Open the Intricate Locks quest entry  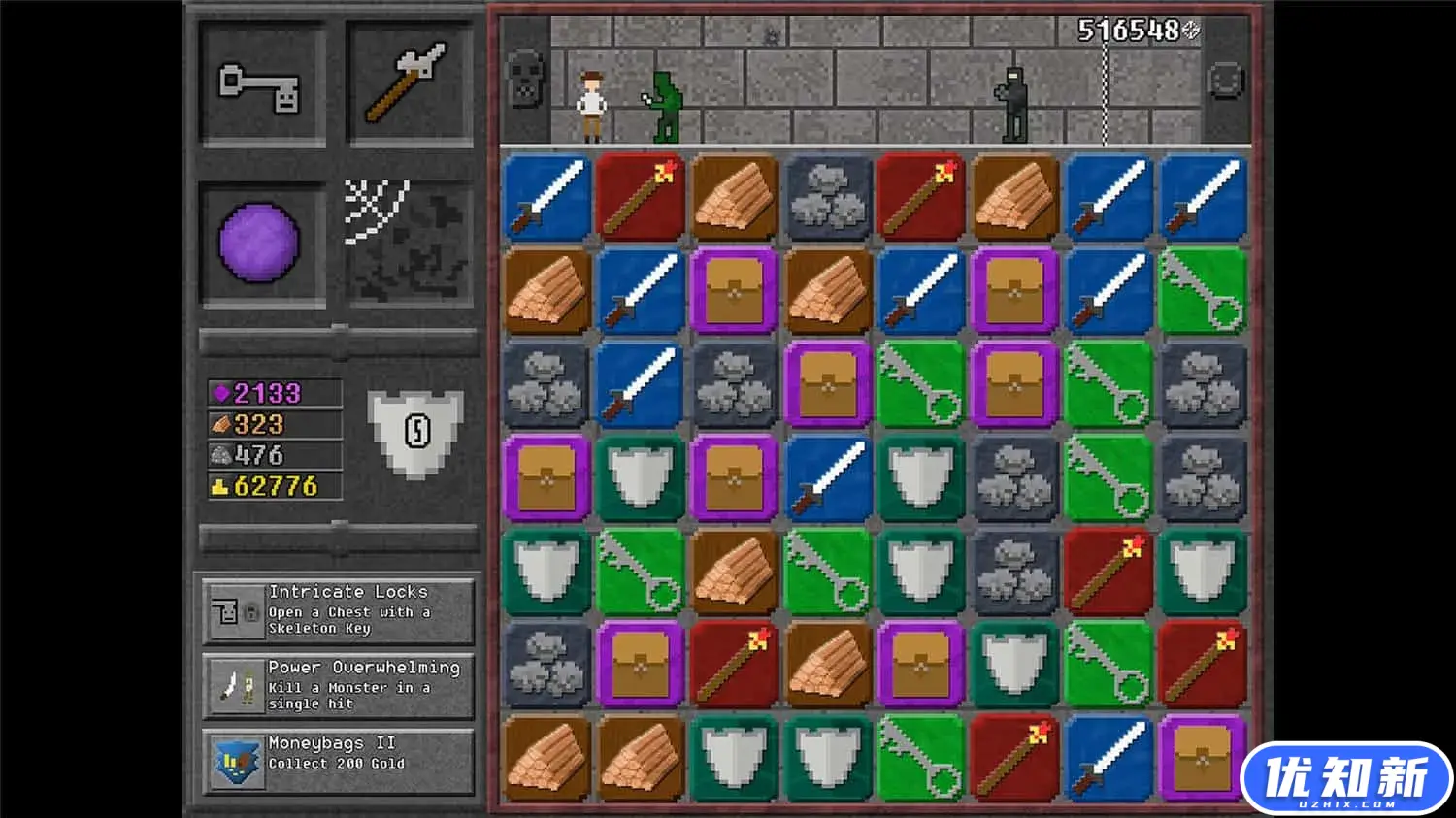(338, 612)
